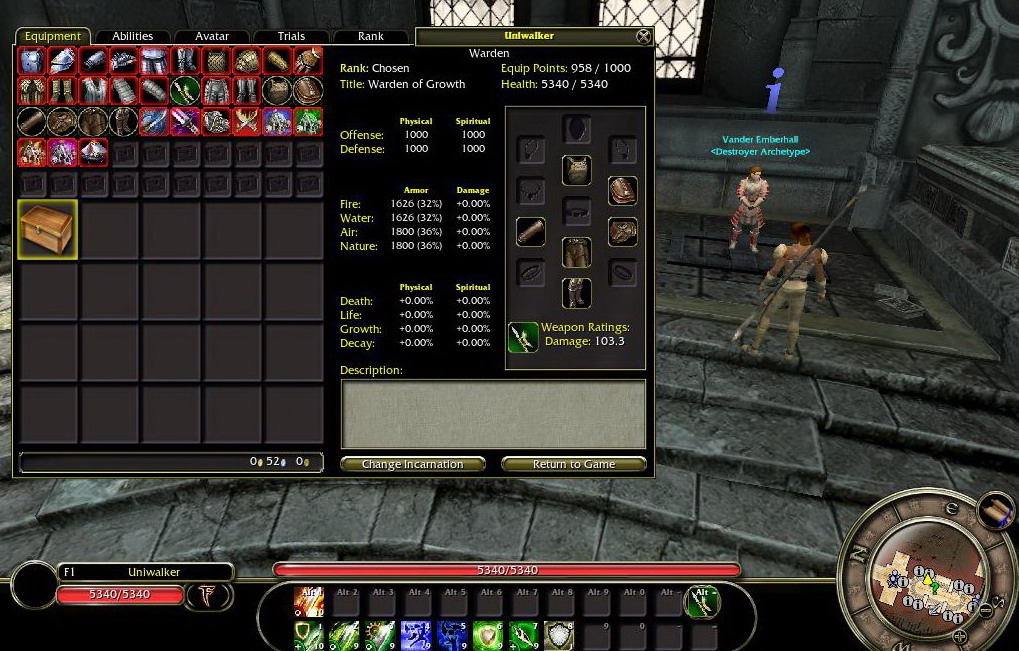Use the green shield ability in slot 1
The width and height of the screenshot is (1019, 651).
(309, 635)
